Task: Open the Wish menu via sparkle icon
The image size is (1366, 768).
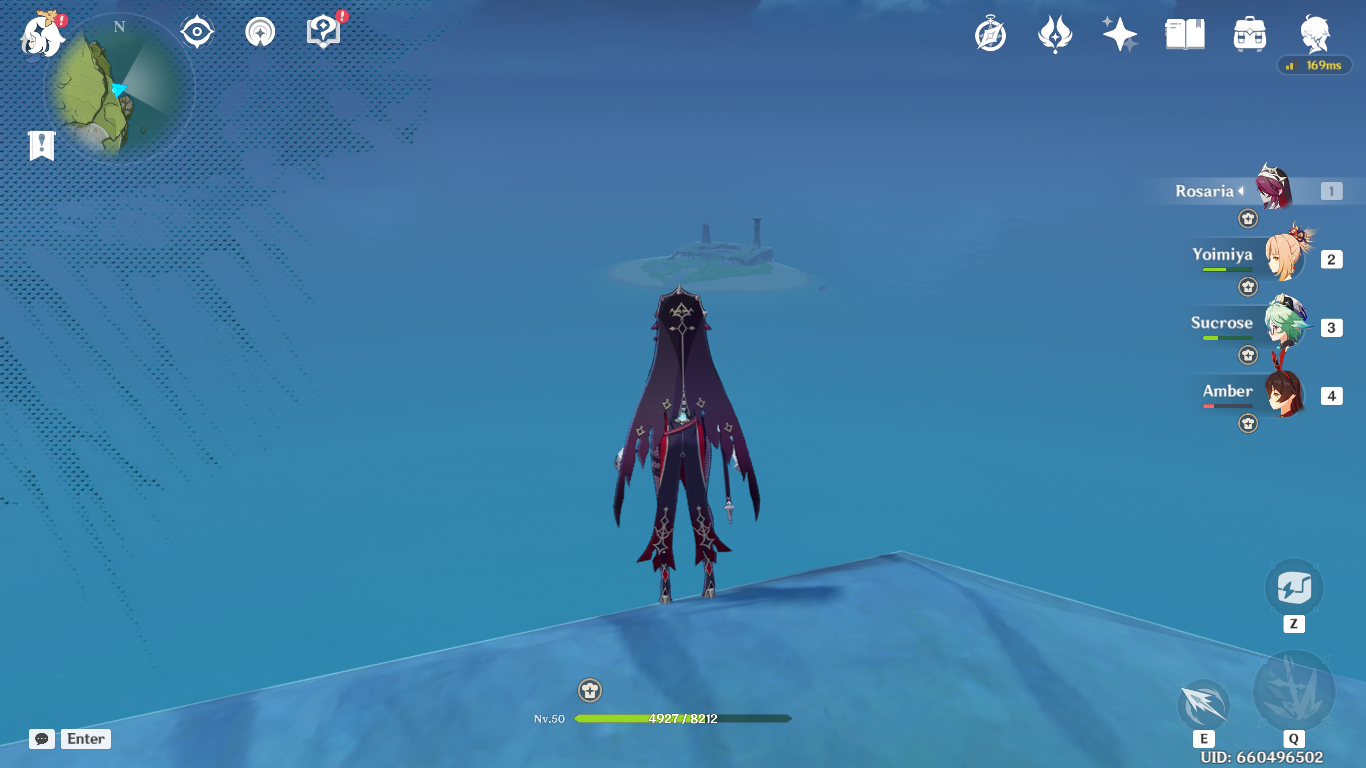Action: click(1119, 33)
